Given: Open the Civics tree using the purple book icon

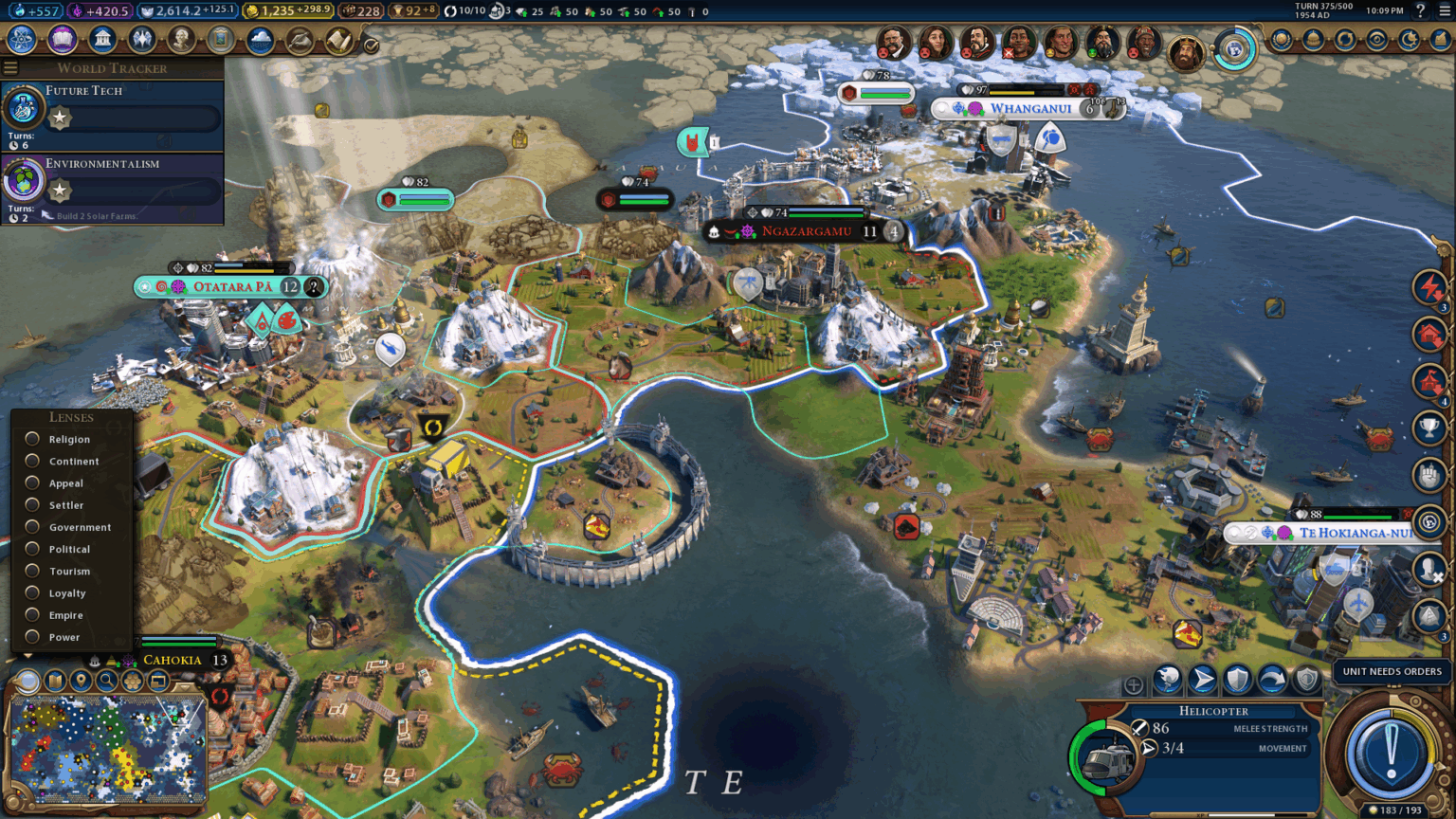Looking at the screenshot, I should tap(62, 41).
